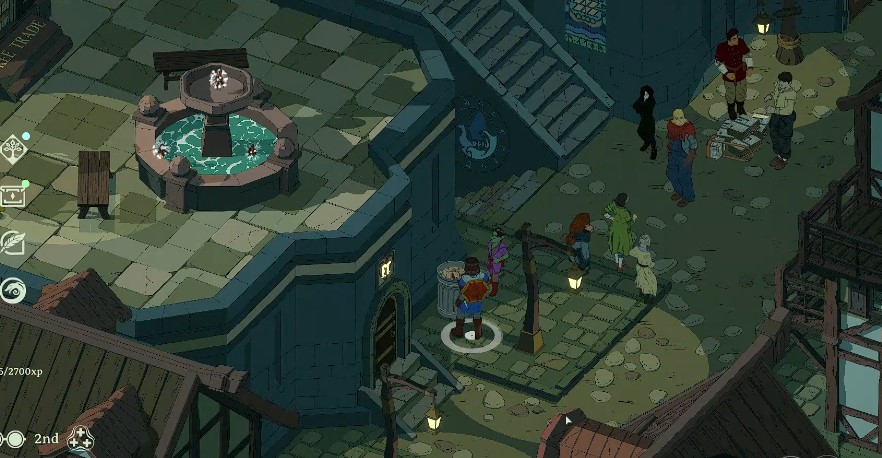
Task: Open the treasure chest inventory icon
Action: 12,196
